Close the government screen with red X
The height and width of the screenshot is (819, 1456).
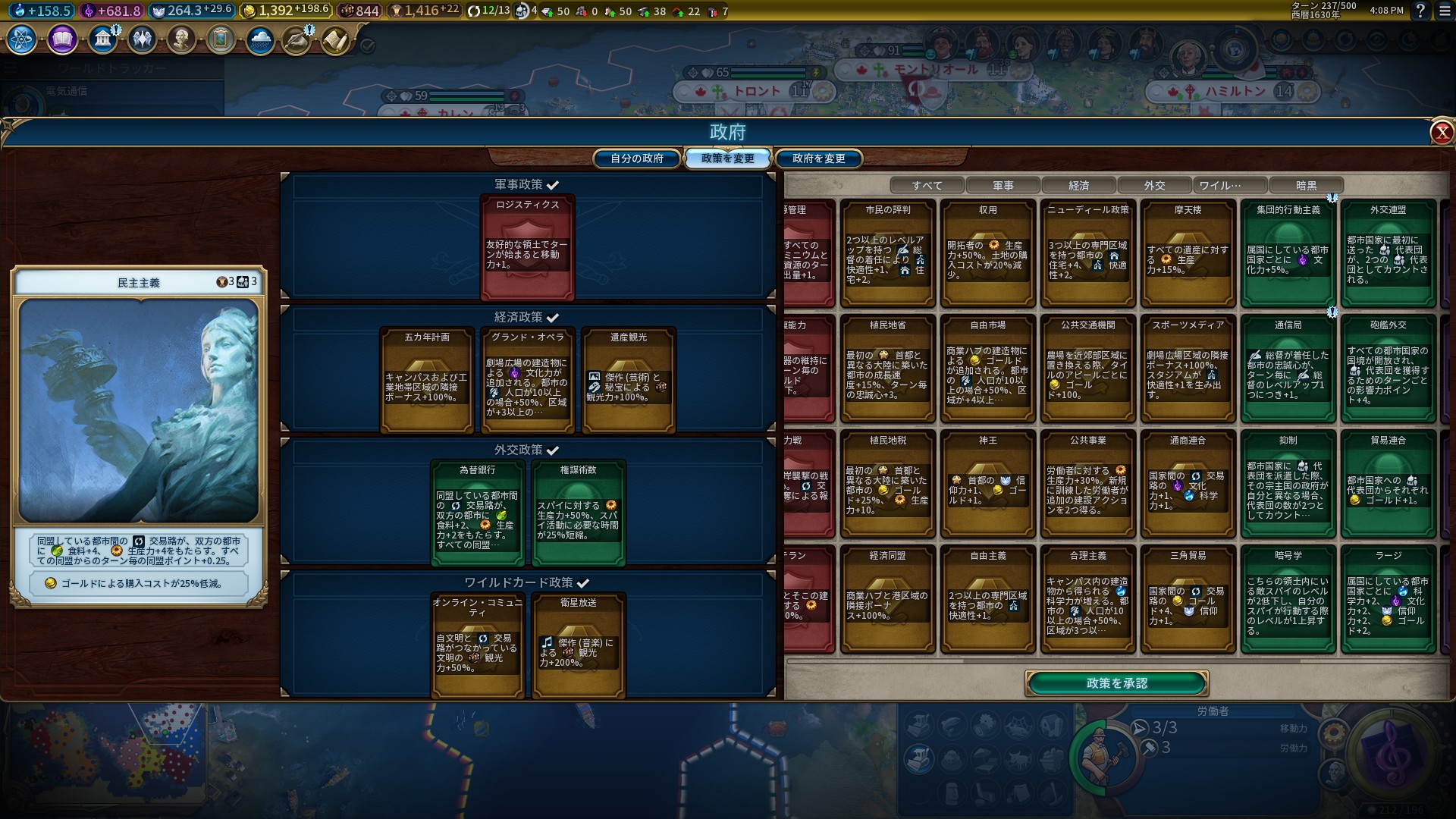coord(1441,133)
